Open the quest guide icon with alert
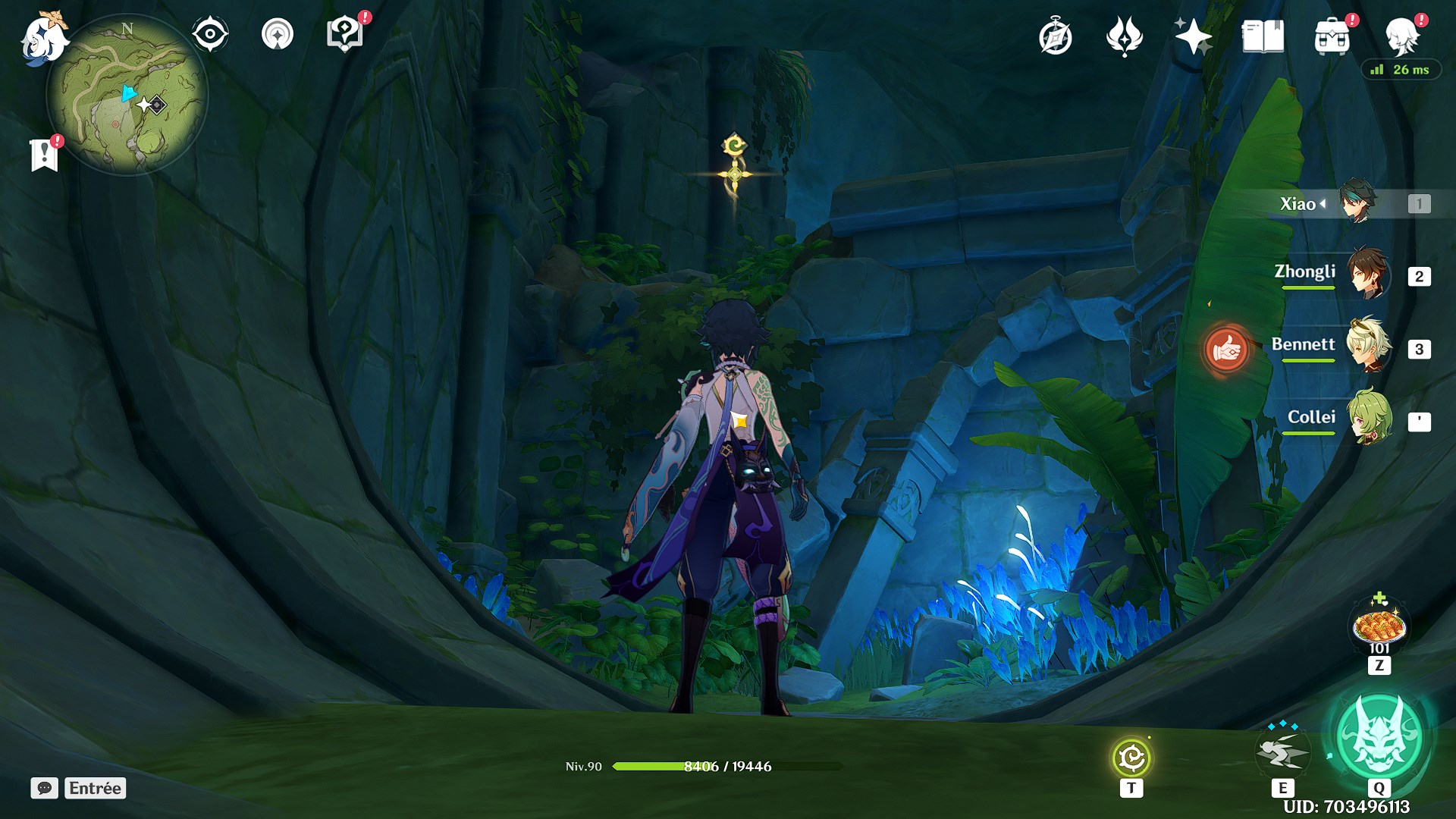The width and height of the screenshot is (1456, 819). [345, 34]
